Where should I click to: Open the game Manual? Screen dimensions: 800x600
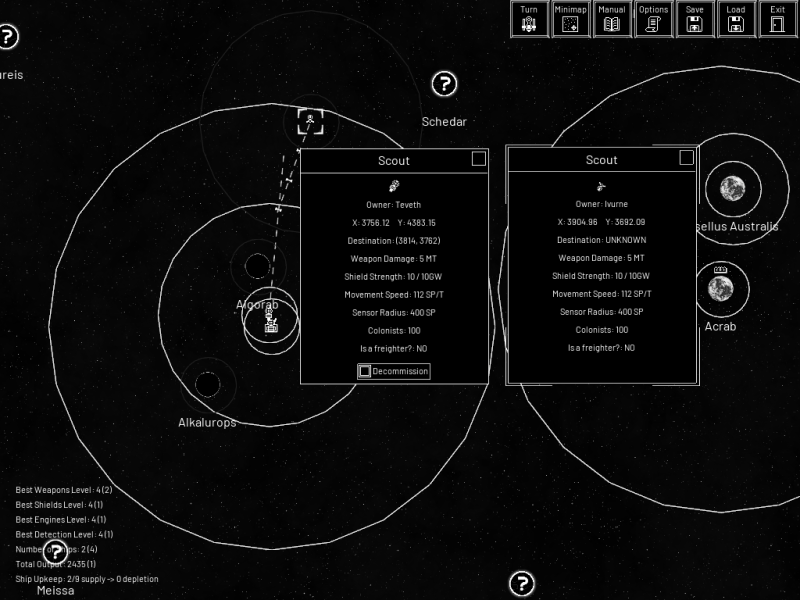pos(611,19)
